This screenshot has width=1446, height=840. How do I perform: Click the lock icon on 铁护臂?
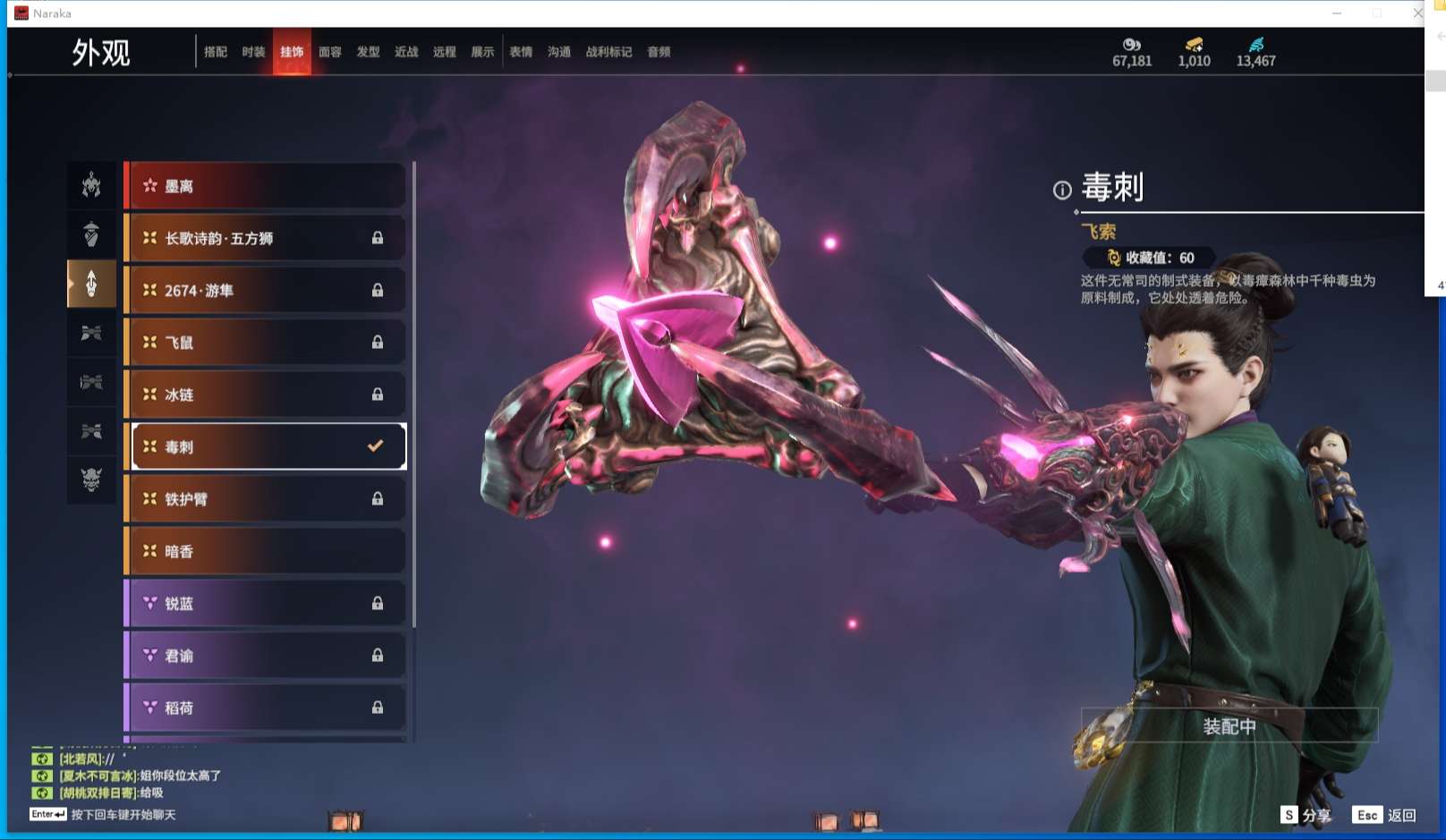378,499
